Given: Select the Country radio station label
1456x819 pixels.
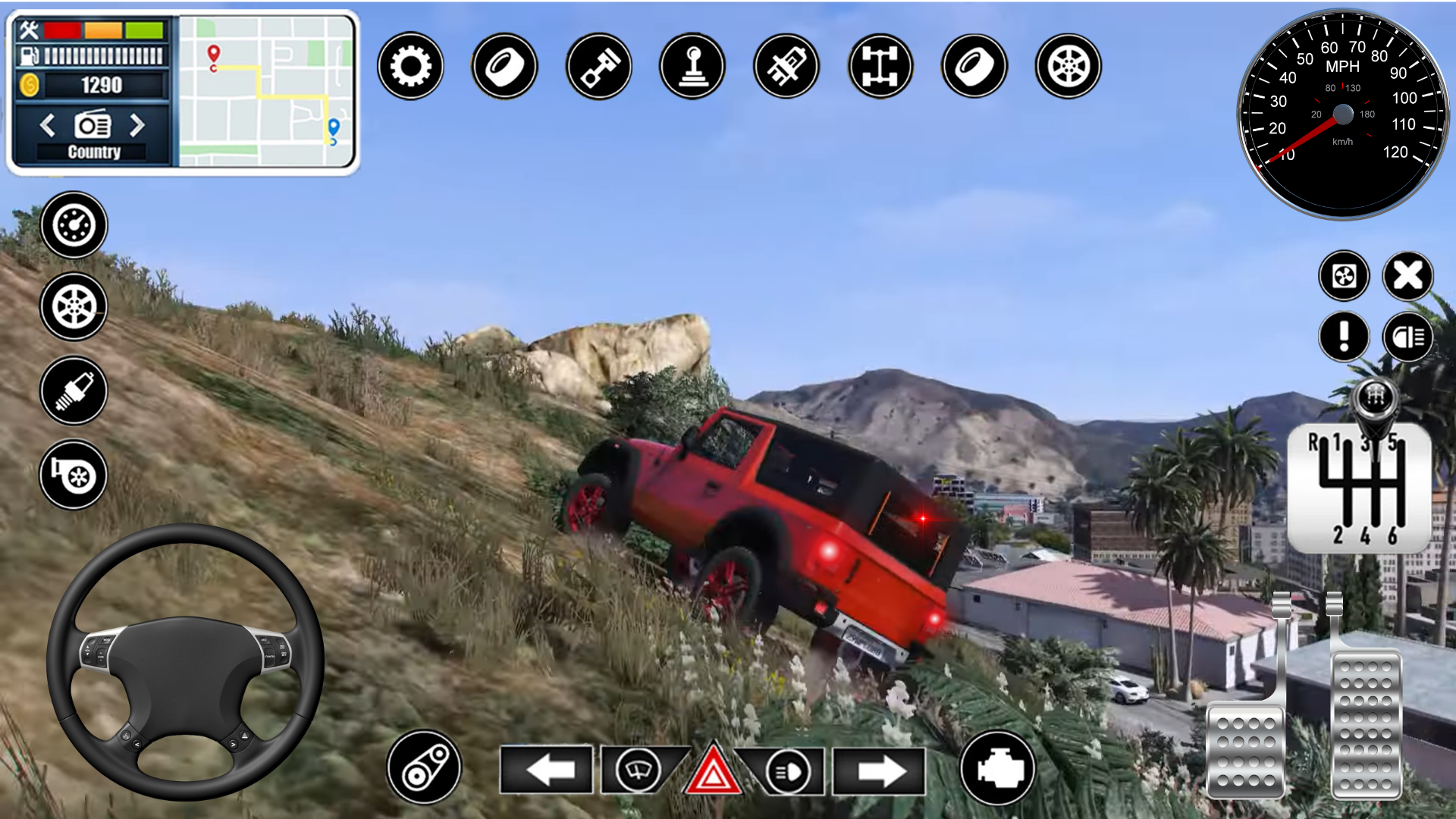Looking at the screenshot, I should point(94,151).
